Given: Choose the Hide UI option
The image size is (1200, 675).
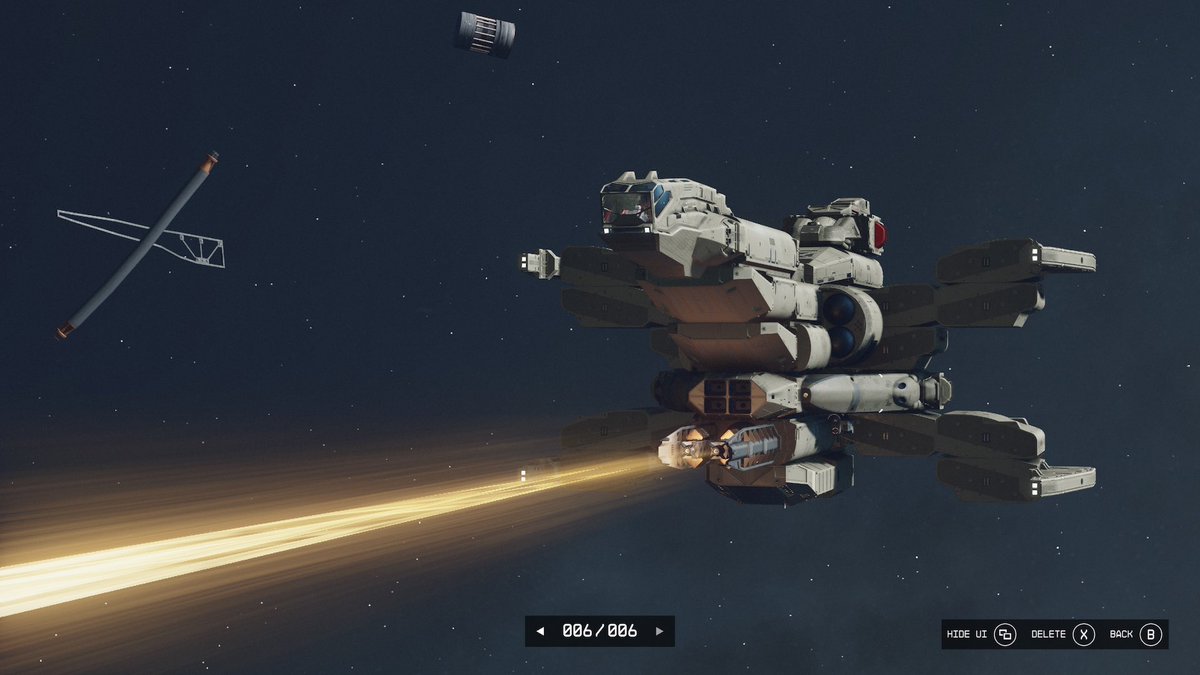Looking at the screenshot, I should [982, 634].
